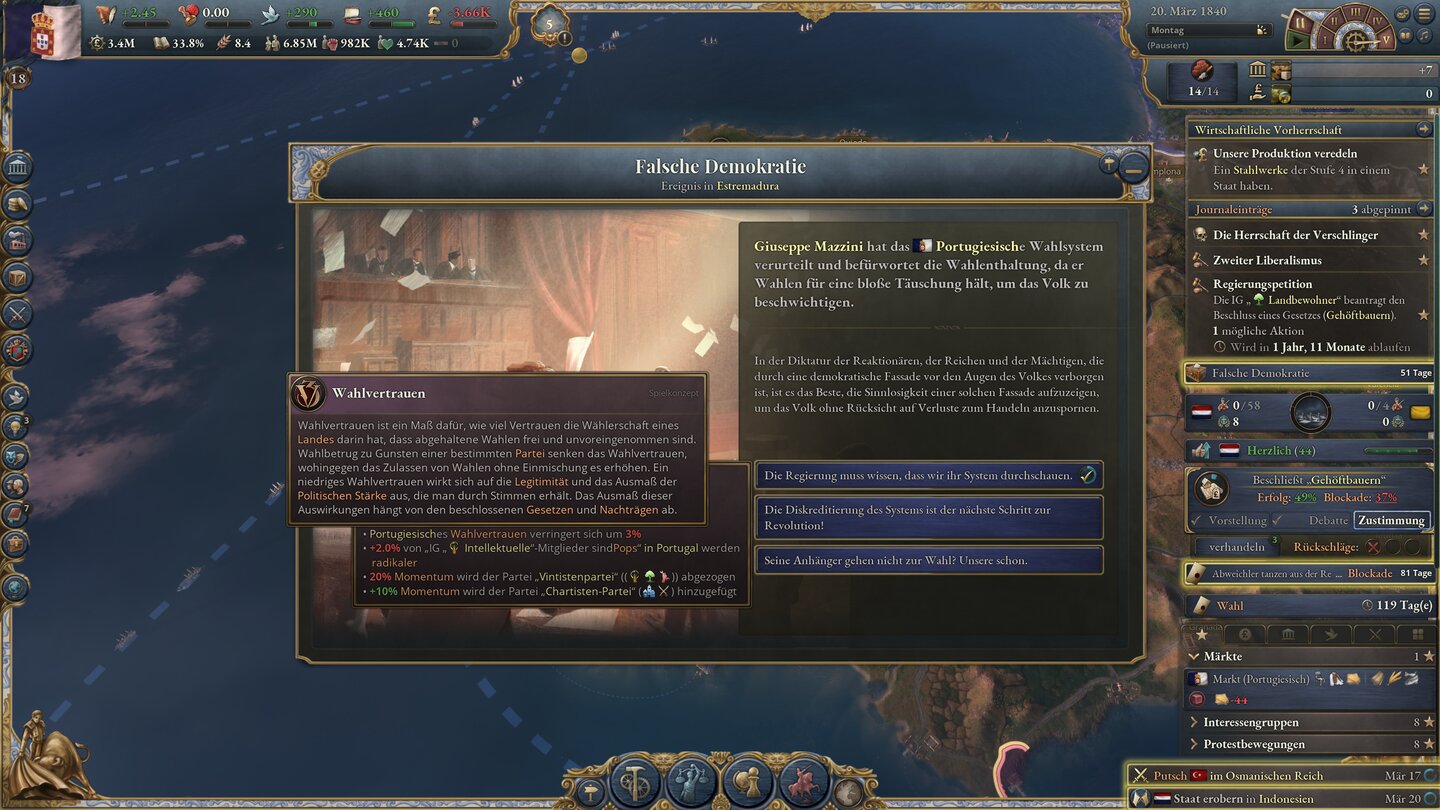Screen dimensions: 1440x810
Task: Unpause the game with the pause control
Action: tap(1296, 42)
